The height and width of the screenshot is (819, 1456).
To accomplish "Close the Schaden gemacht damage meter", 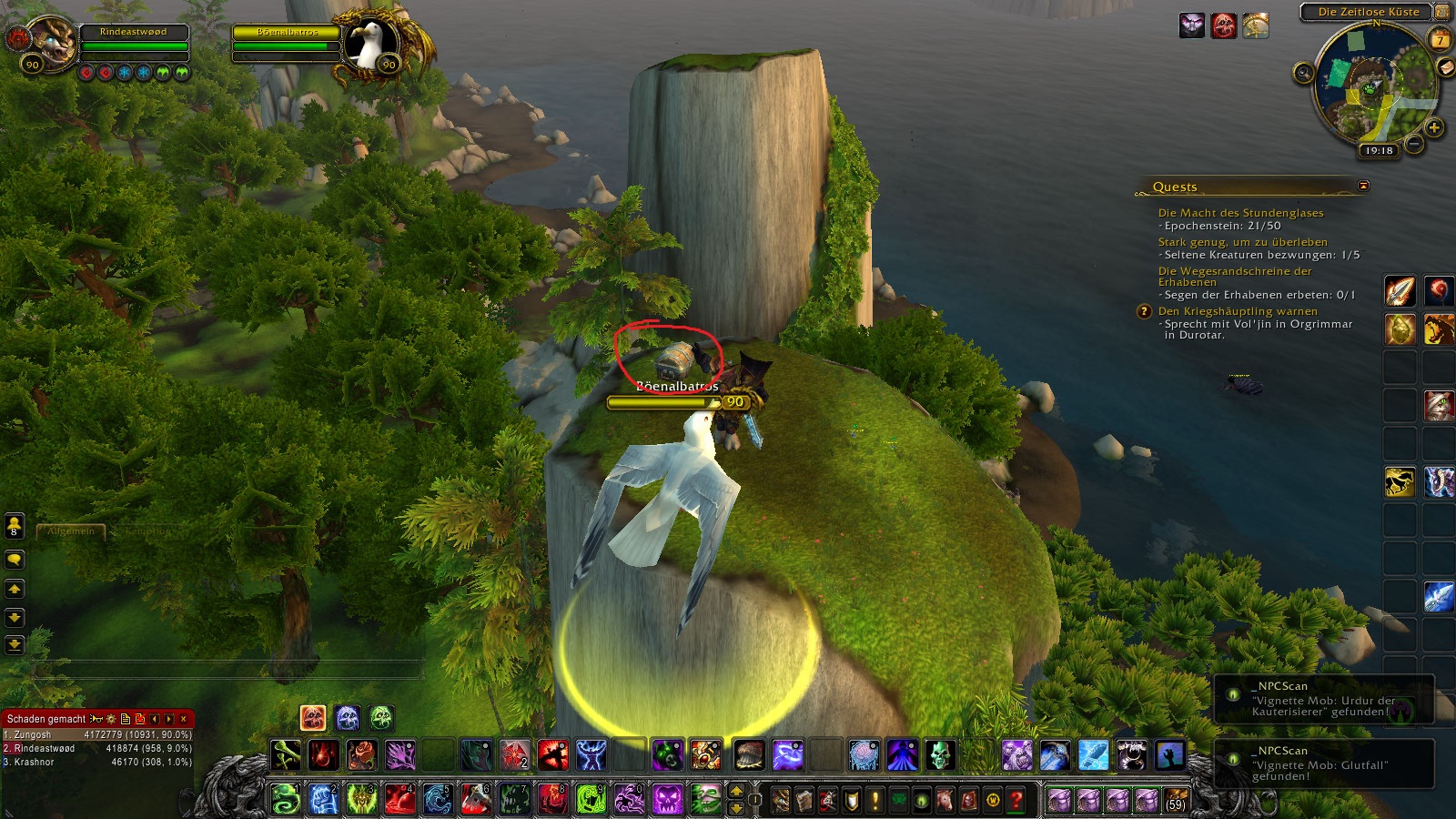I will click(184, 719).
